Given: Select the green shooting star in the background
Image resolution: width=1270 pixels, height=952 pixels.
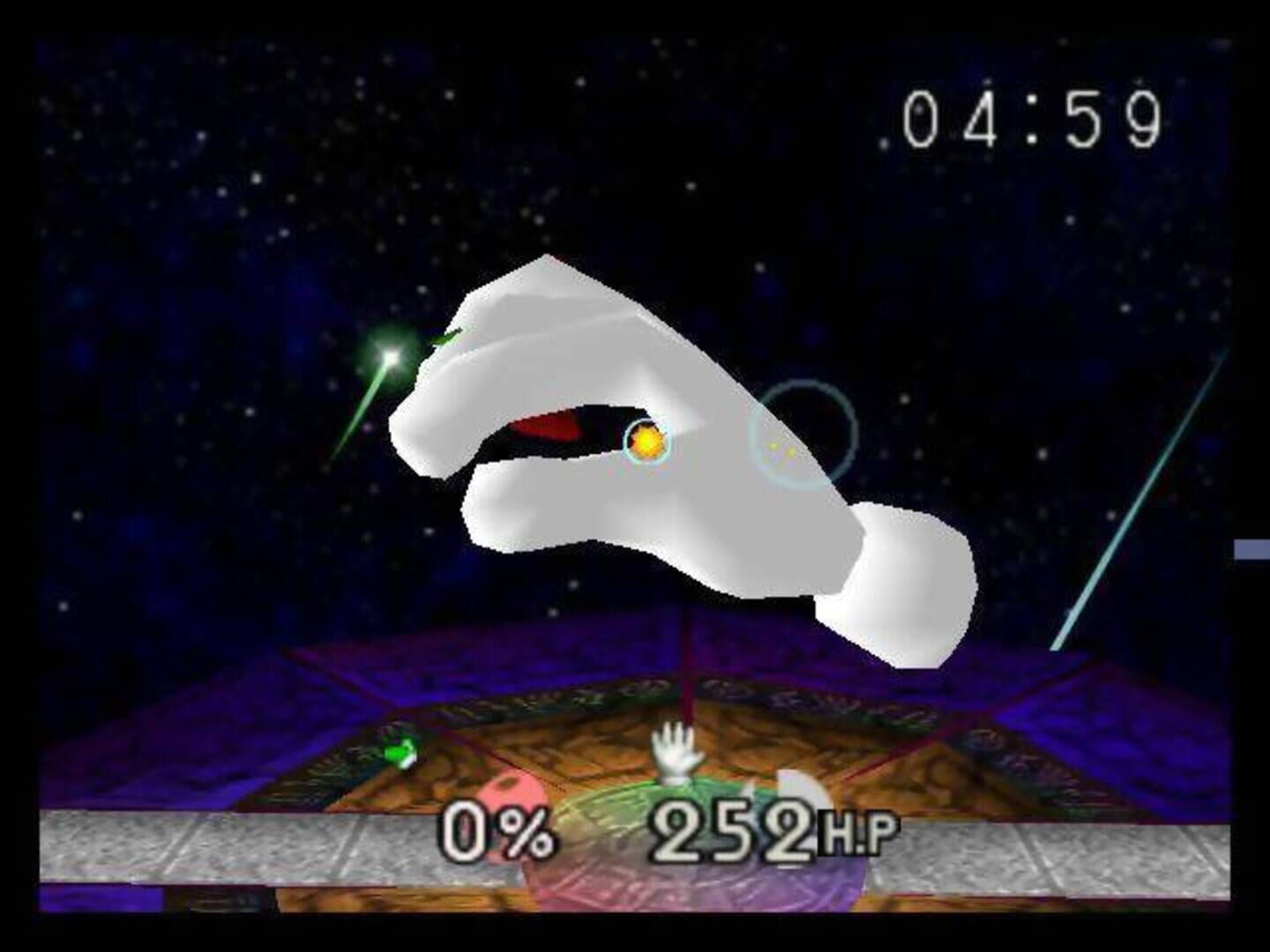Looking at the screenshot, I should coord(390,357).
